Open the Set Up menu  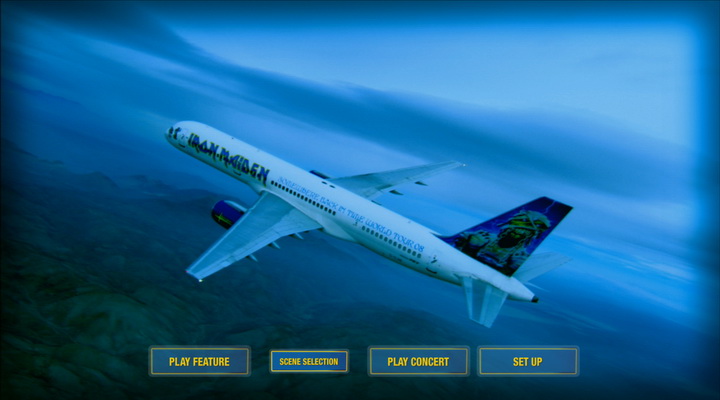(x=528, y=361)
